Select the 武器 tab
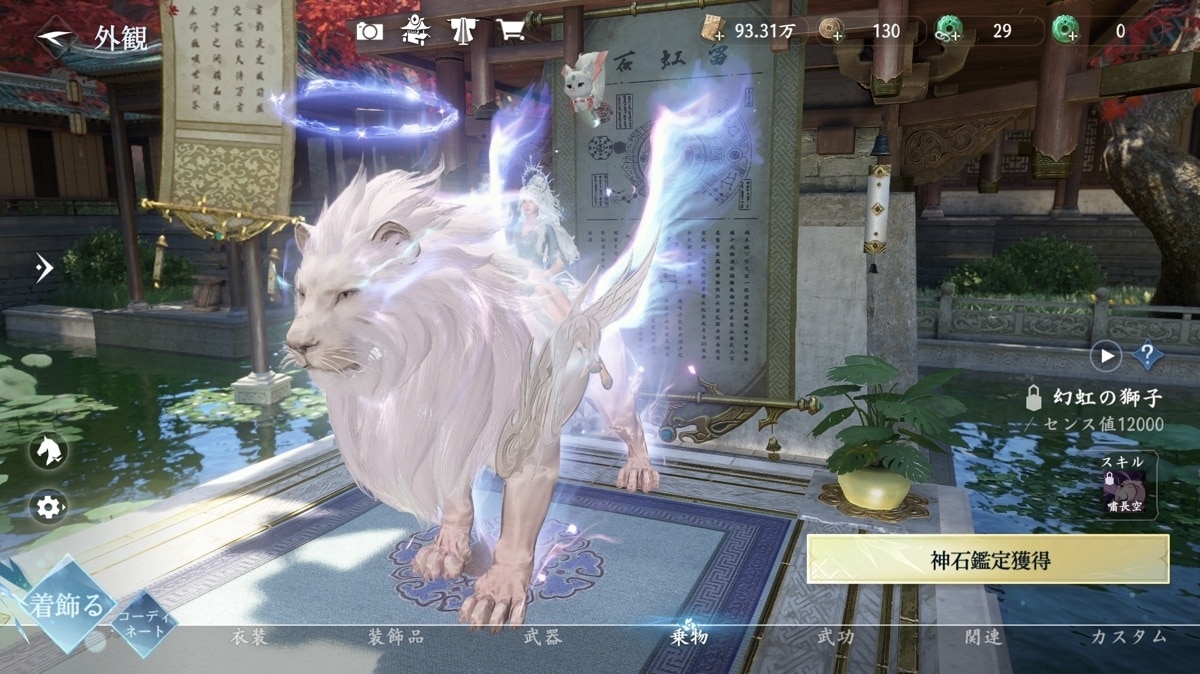 click(x=542, y=637)
